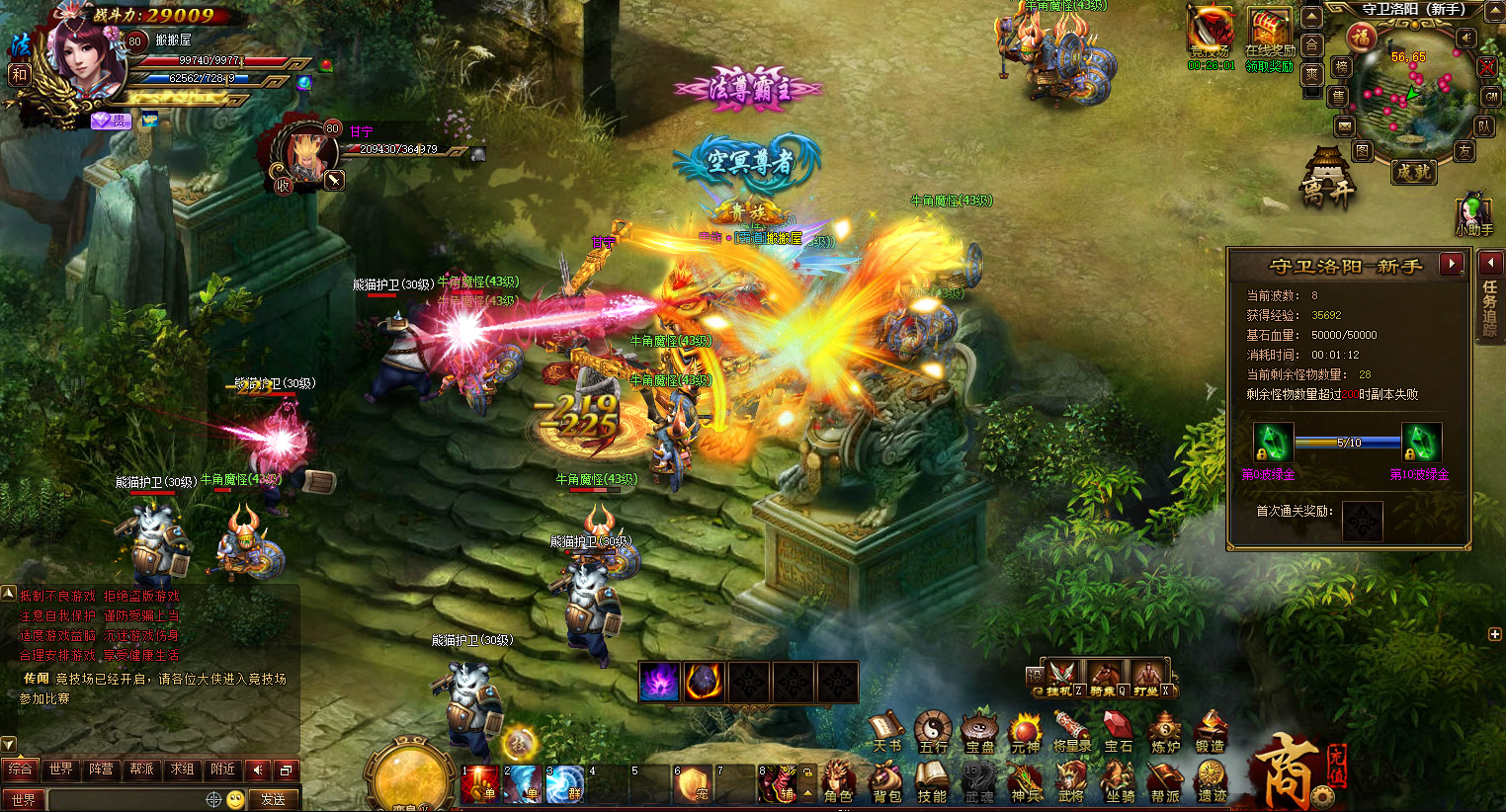Click the 发送 send chat button
1506x812 pixels.
click(x=273, y=799)
